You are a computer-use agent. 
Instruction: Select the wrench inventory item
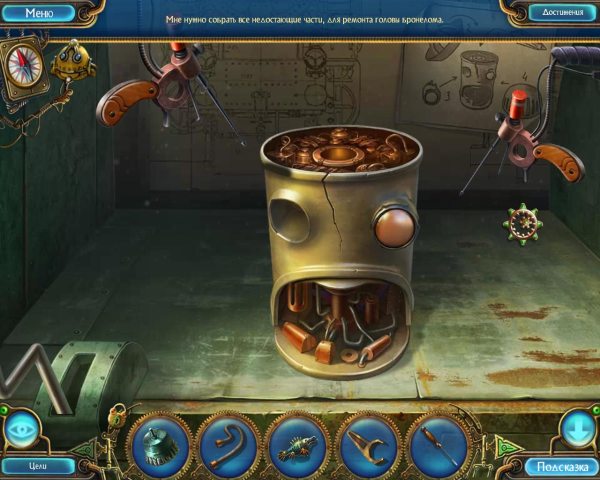point(366,443)
